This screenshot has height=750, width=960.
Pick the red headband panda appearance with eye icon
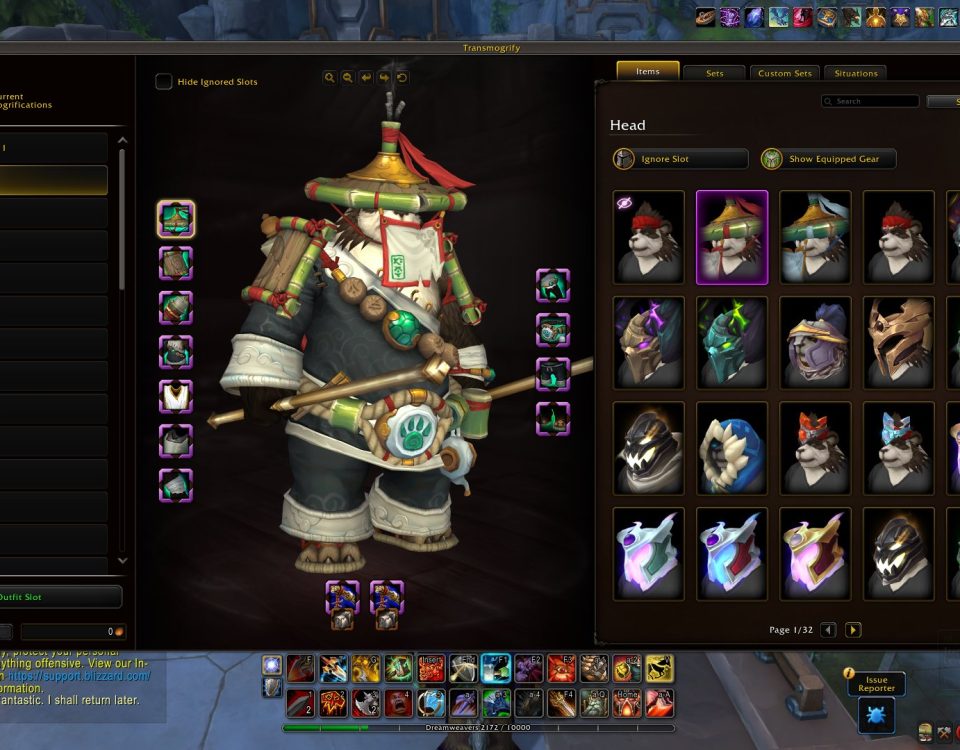(x=649, y=237)
